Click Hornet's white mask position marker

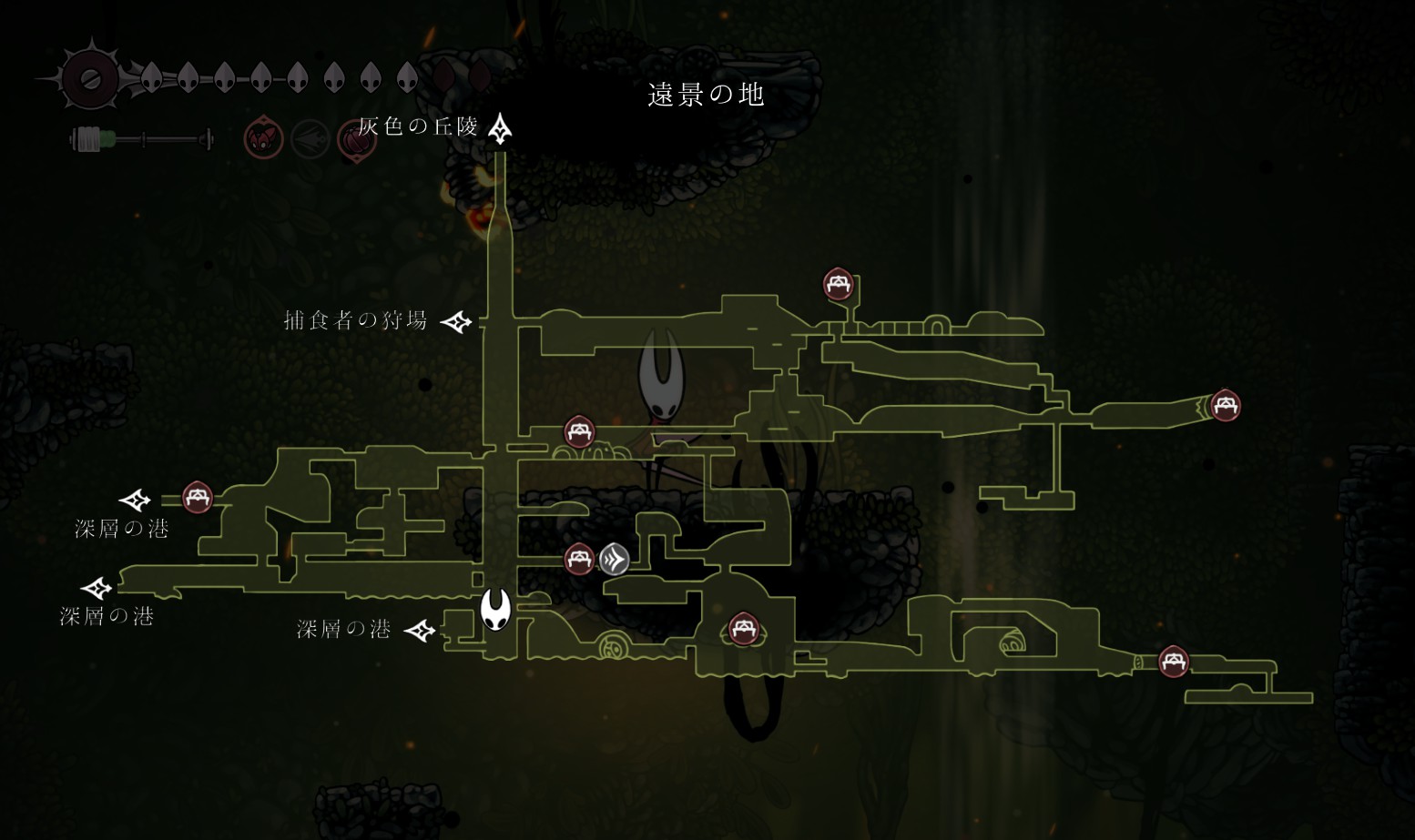pos(495,609)
